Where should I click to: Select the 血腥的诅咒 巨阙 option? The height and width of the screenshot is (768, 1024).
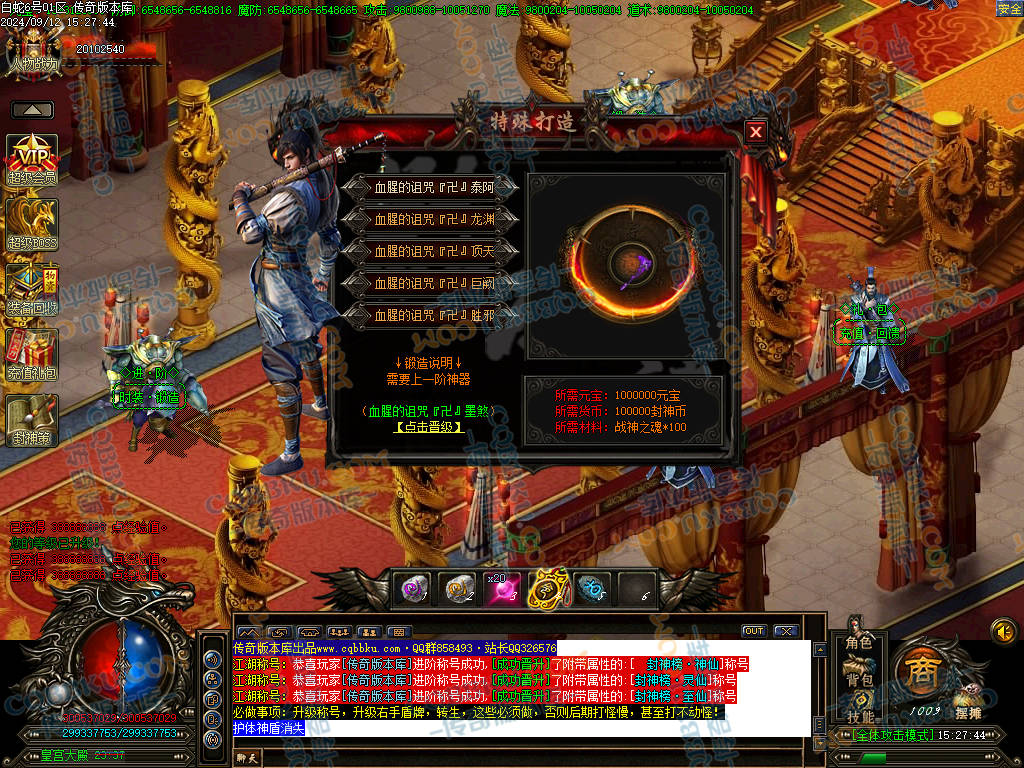click(431, 283)
